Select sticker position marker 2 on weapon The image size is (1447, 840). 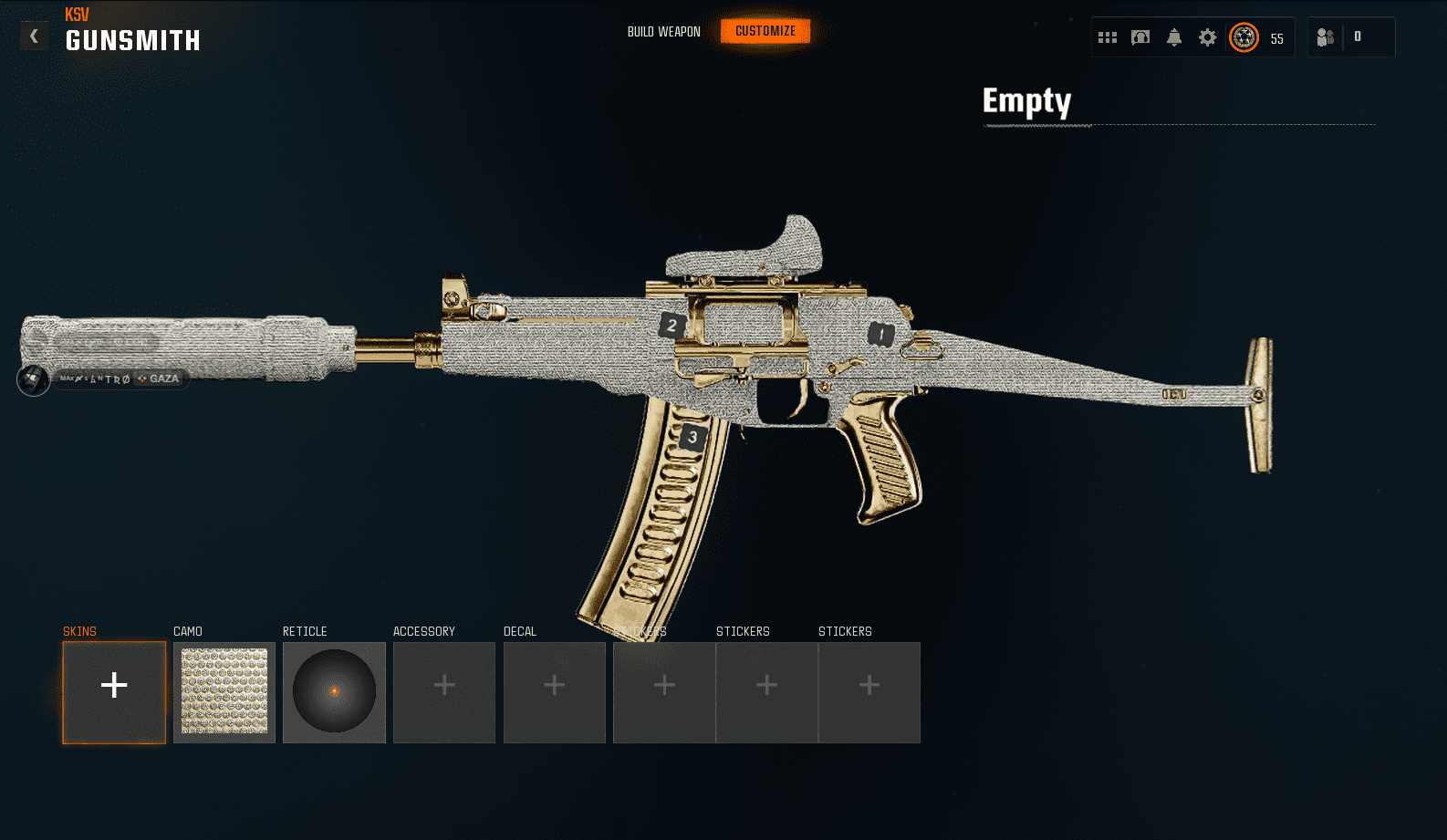pos(672,326)
